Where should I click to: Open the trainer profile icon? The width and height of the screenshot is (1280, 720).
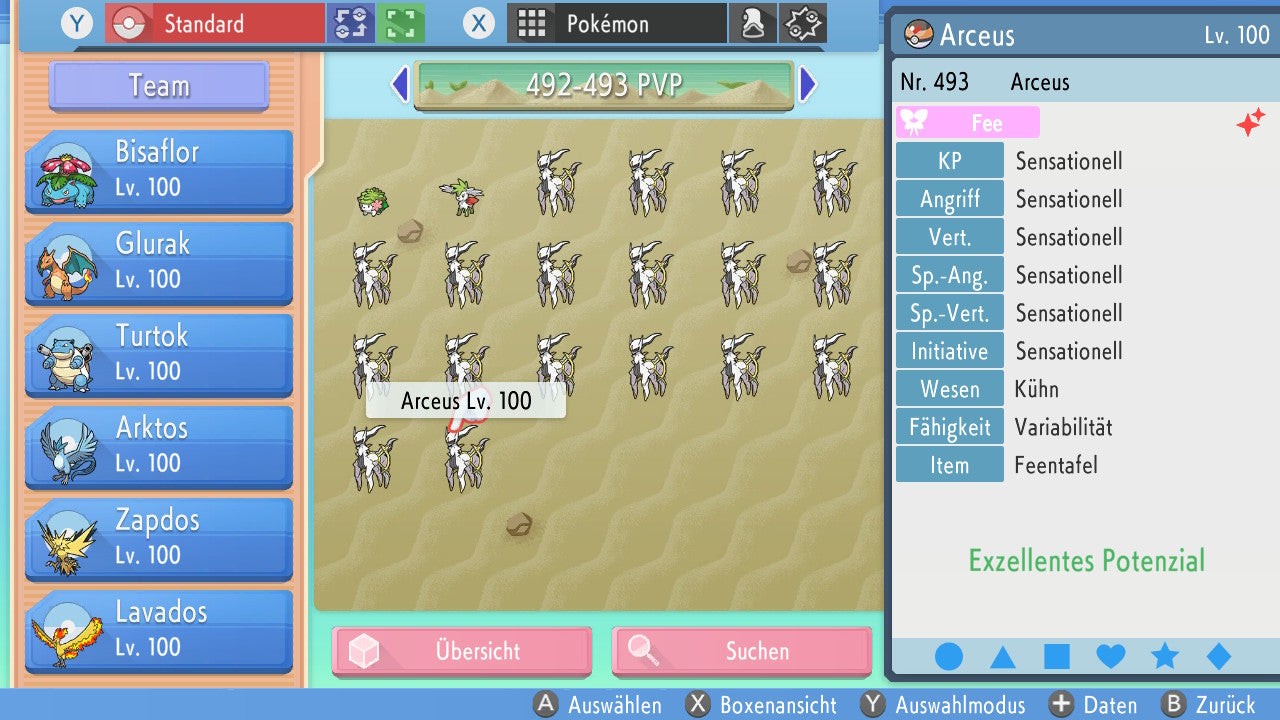coord(753,22)
